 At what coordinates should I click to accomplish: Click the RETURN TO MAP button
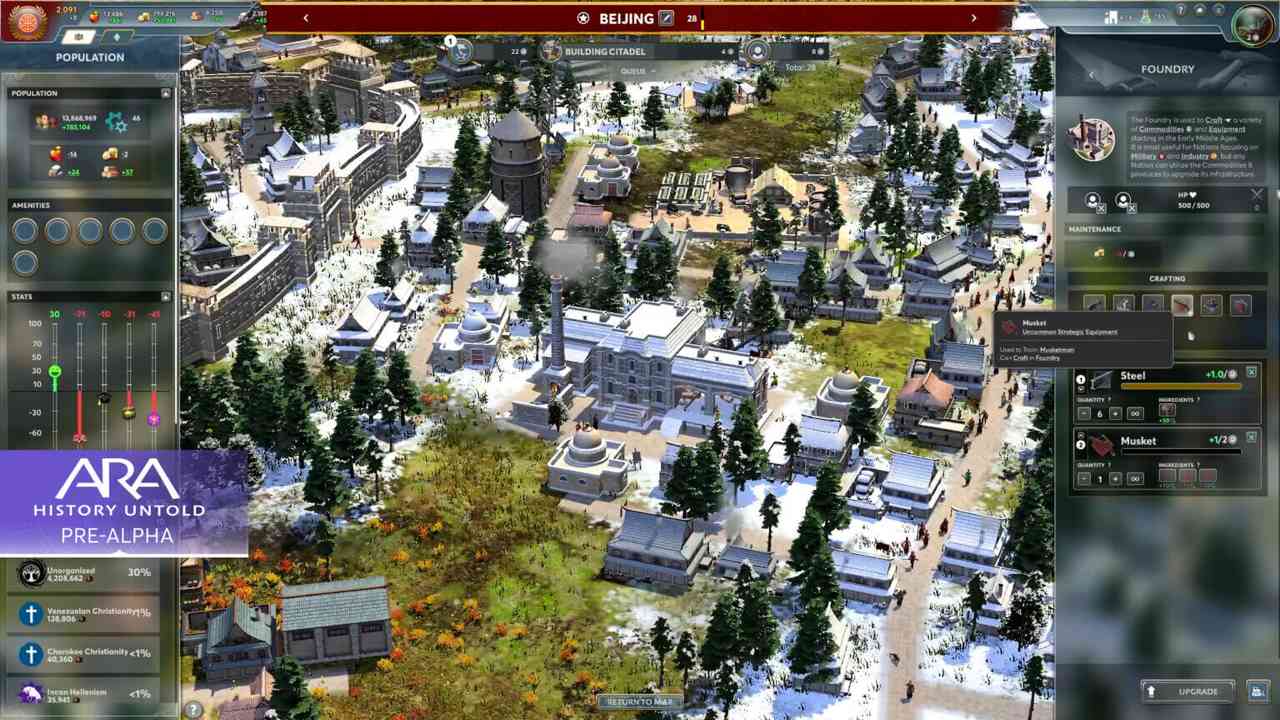[639, 702]
